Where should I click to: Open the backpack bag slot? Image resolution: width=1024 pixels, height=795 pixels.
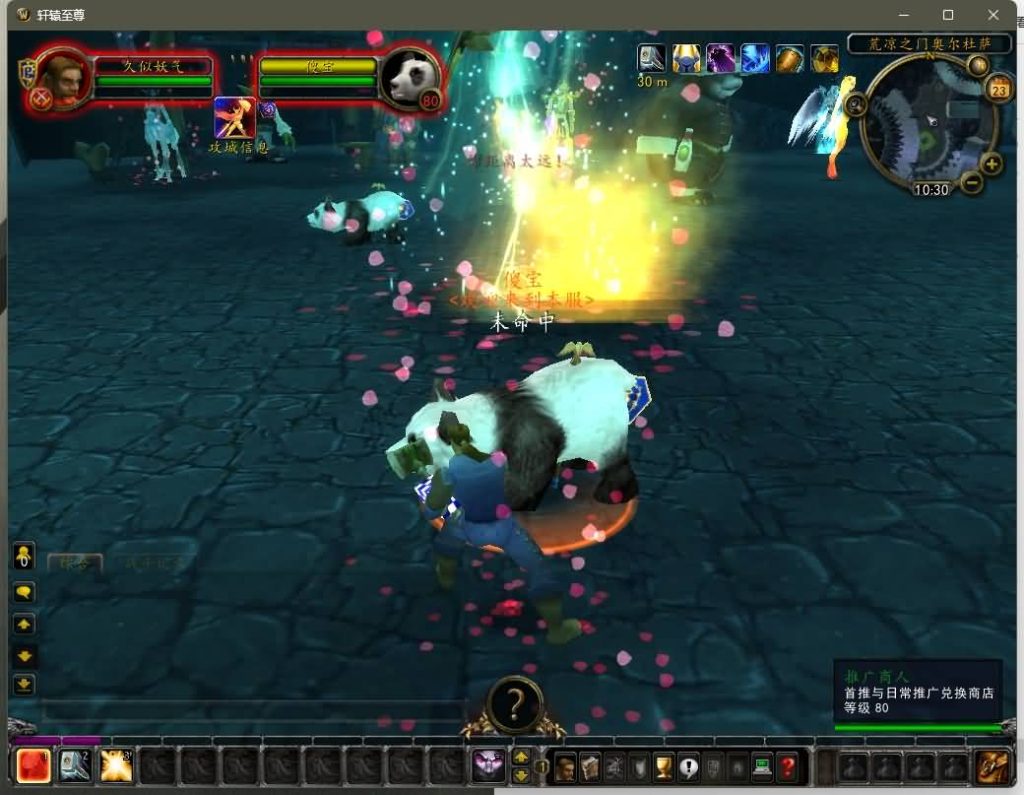pyautogui.click(x=992, y=766)
